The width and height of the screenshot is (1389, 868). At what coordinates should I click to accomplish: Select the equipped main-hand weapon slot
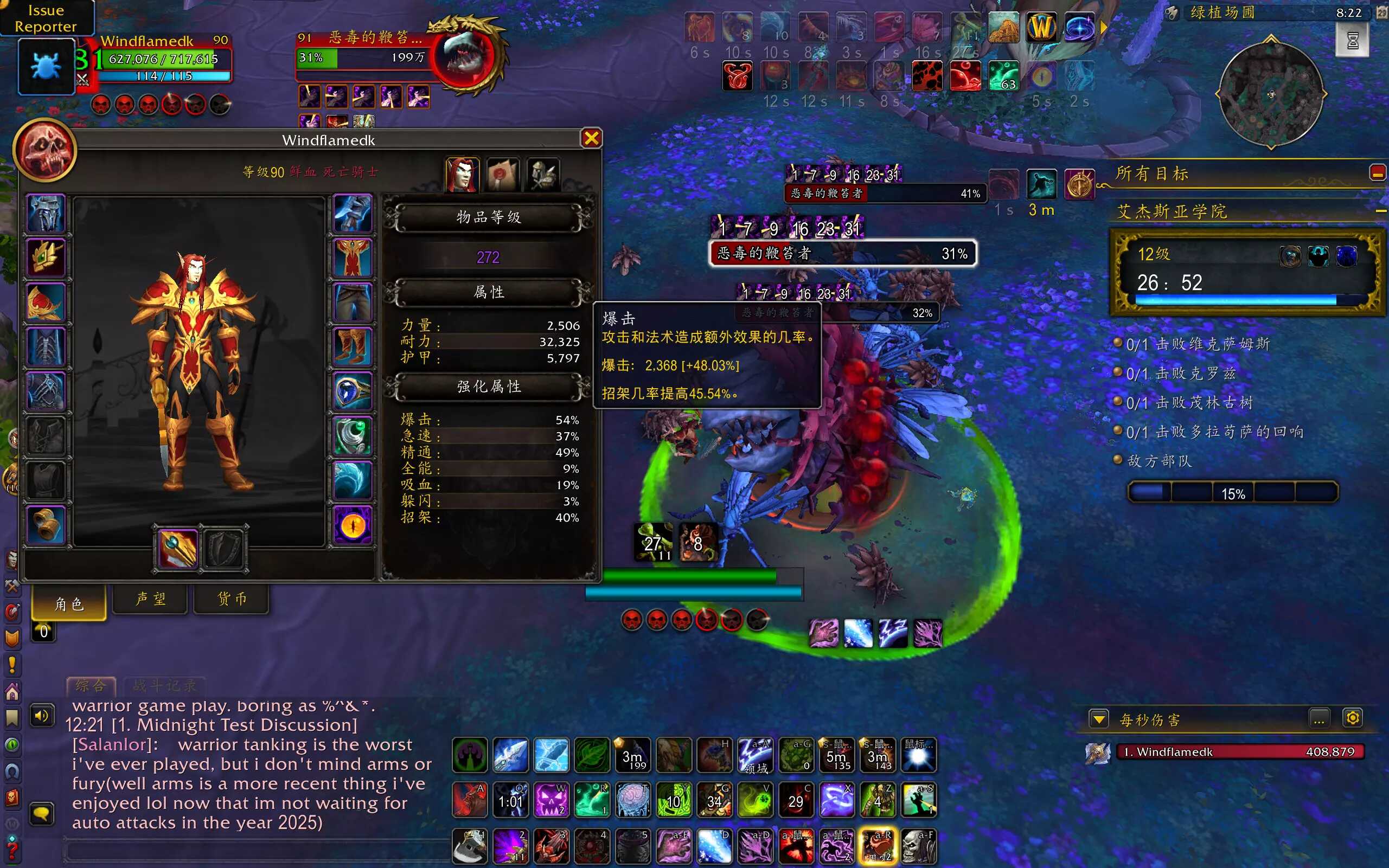point(177,548)
